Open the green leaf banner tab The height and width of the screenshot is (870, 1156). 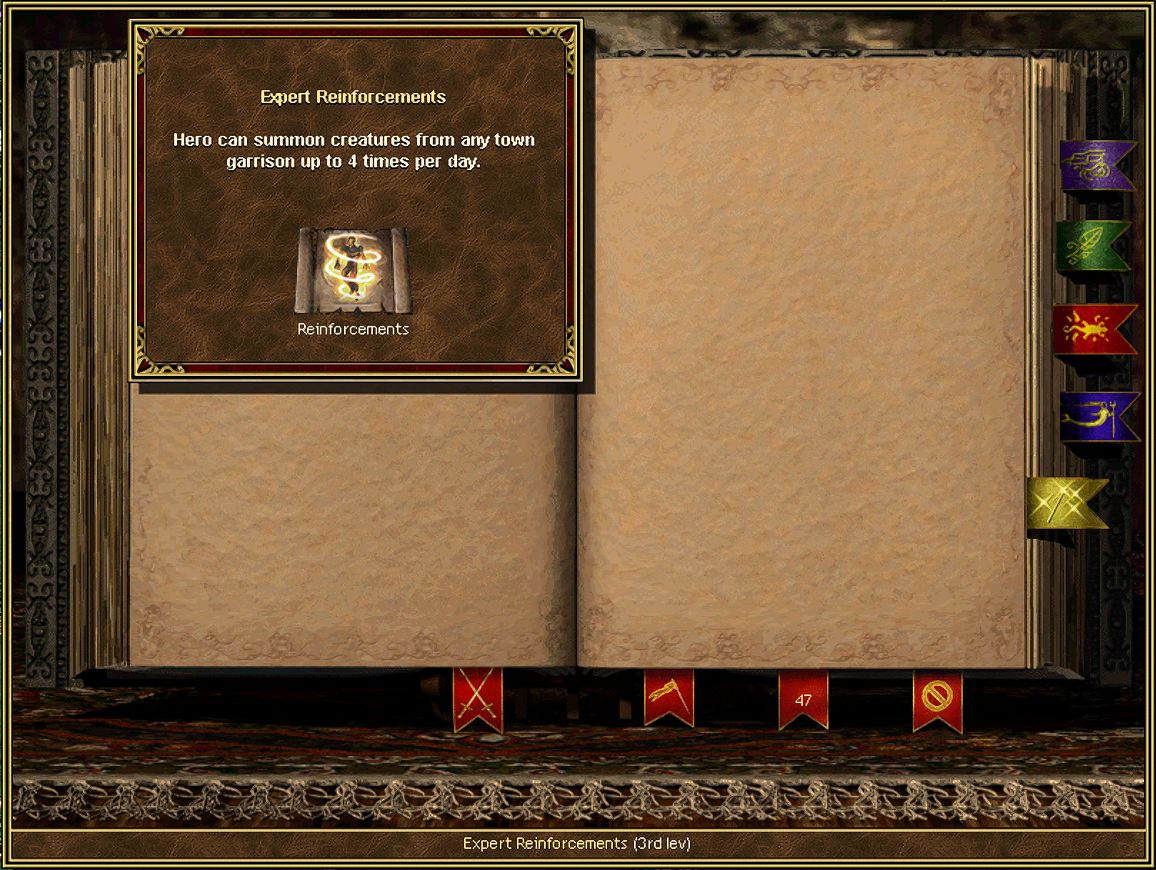tap(1092, 246)
